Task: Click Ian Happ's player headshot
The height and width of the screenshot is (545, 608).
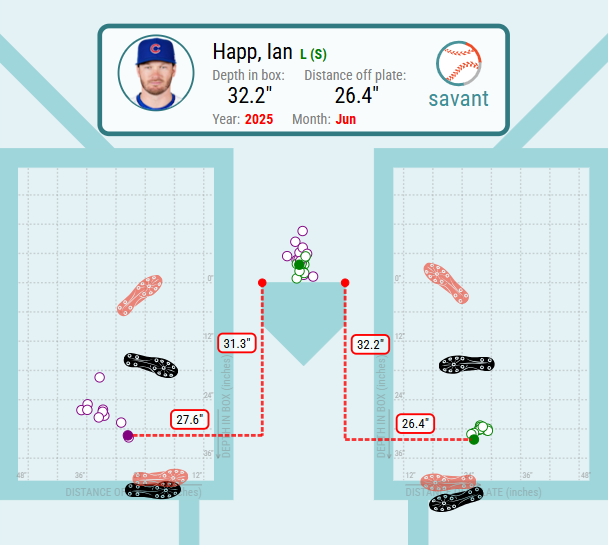Action: pyautogui.click(x=155, y=73)
